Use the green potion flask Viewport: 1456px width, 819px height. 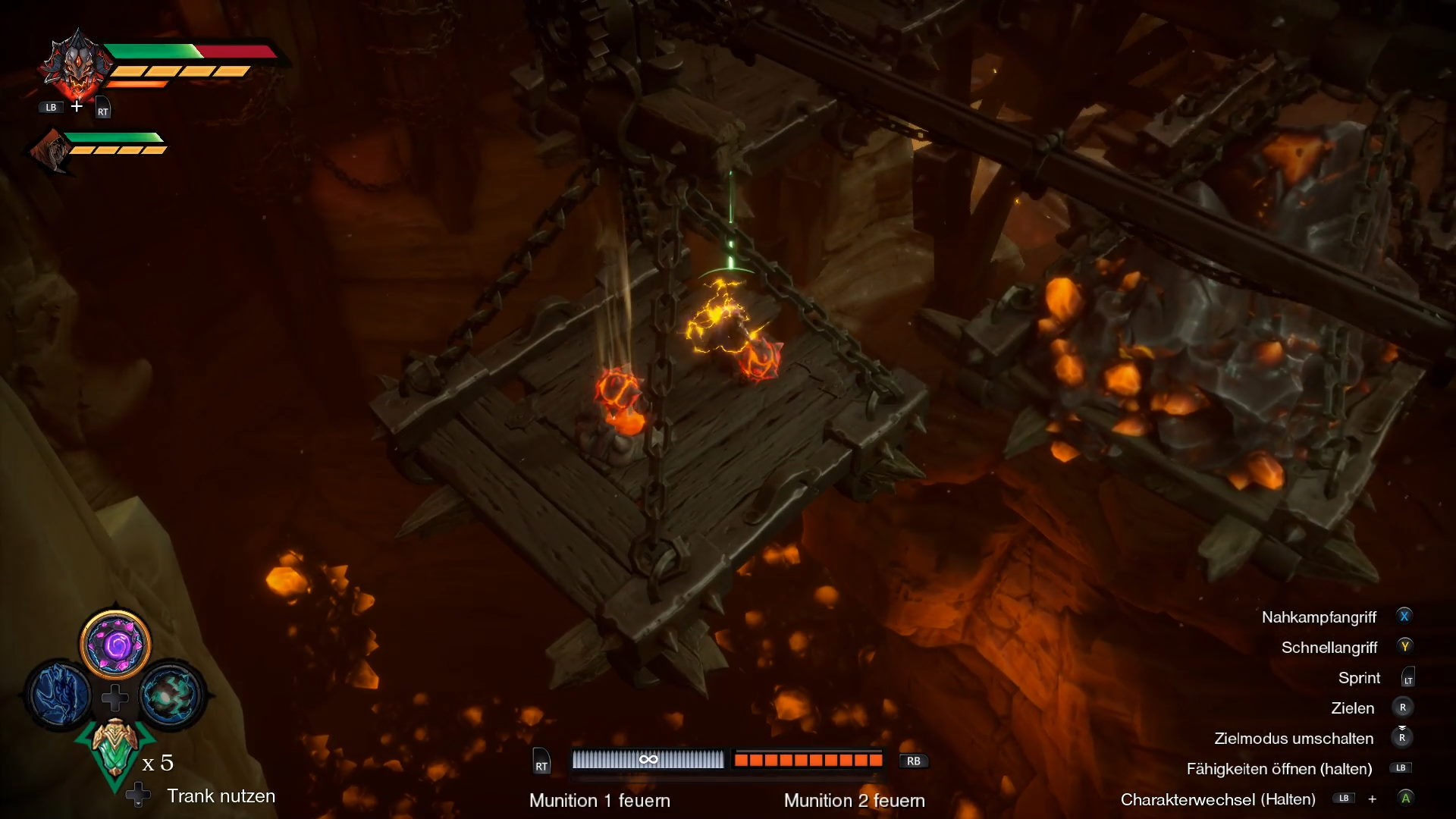tap(115, 749)
